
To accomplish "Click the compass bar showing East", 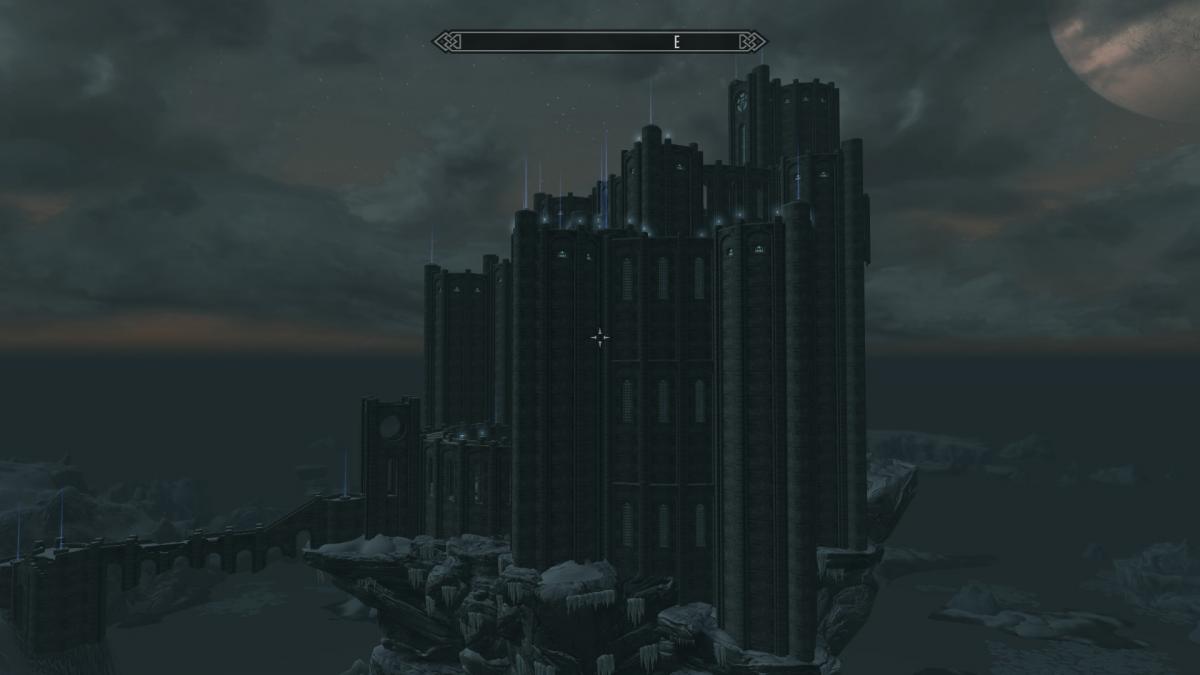I will tap(599, 42).
